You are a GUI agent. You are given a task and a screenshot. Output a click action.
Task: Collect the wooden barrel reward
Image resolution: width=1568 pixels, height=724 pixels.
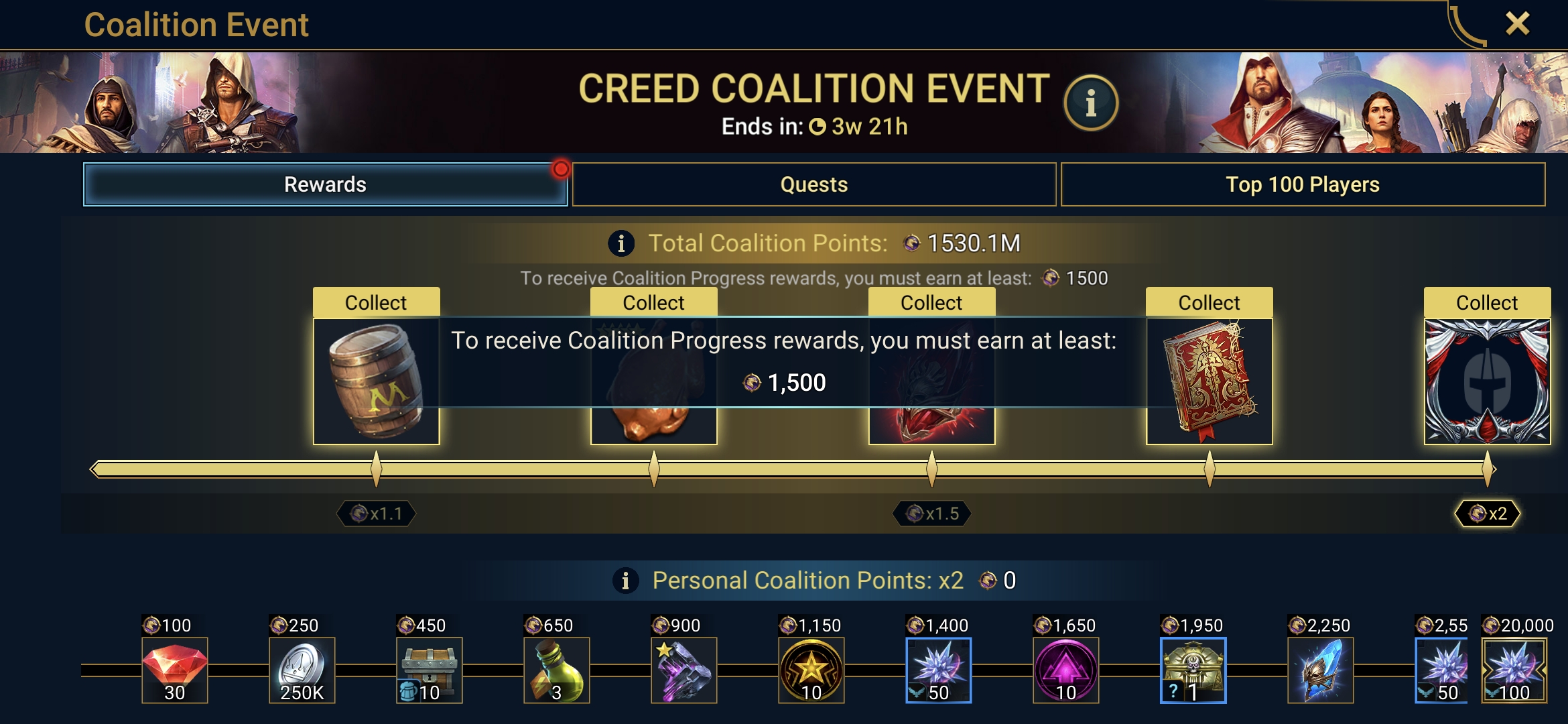(x=376, y=302)
